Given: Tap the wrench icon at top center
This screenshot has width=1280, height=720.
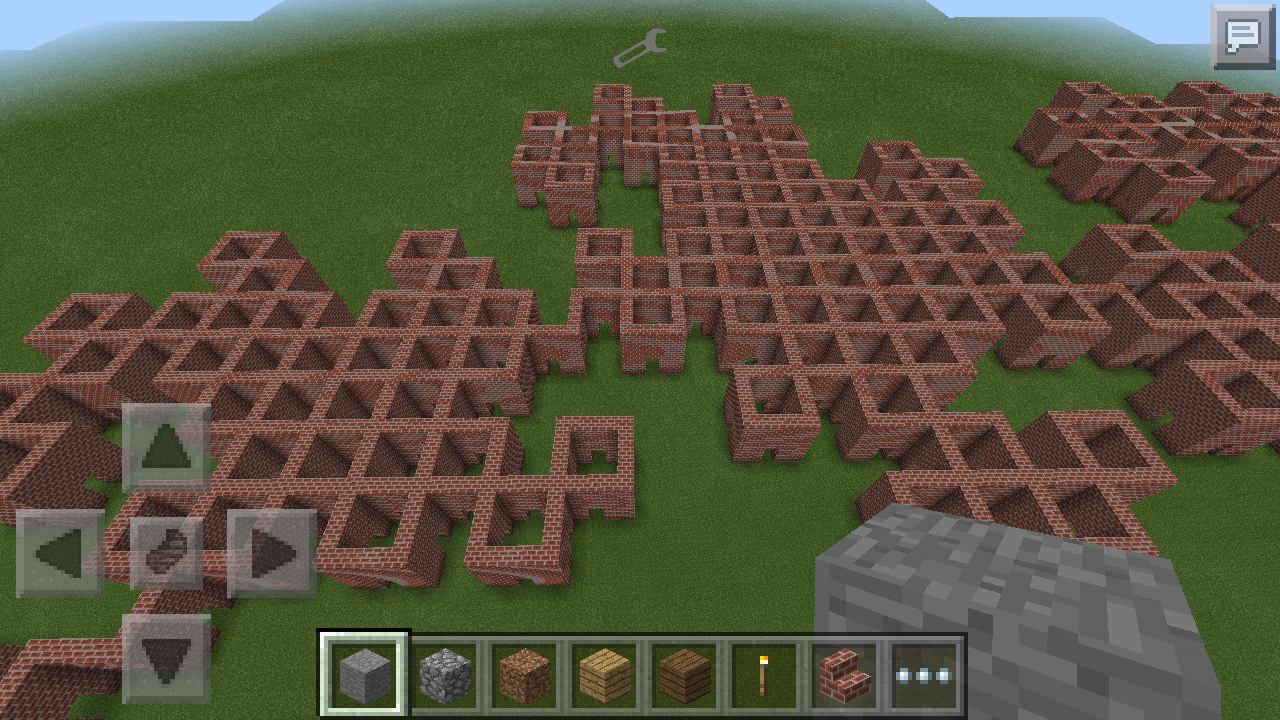Looking at the screenshot, I should coord(639,46).
